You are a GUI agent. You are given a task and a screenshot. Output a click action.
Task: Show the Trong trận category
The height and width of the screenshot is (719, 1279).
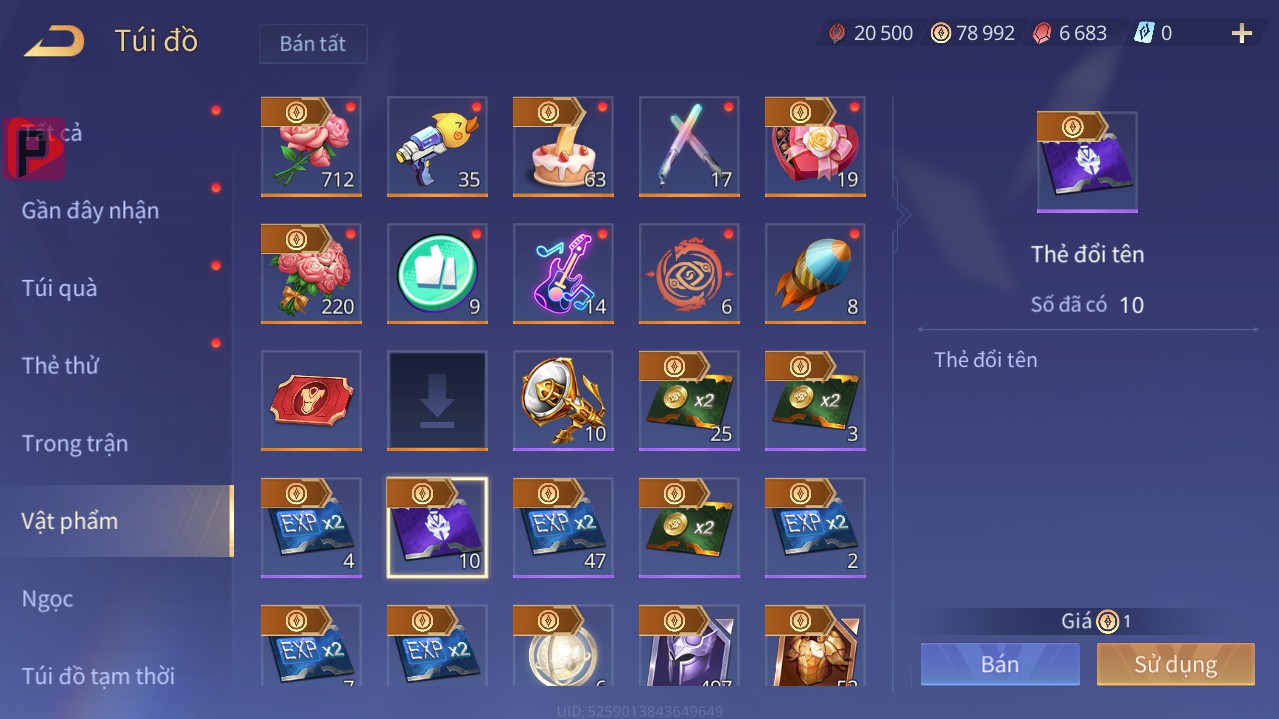coord(75,443)
